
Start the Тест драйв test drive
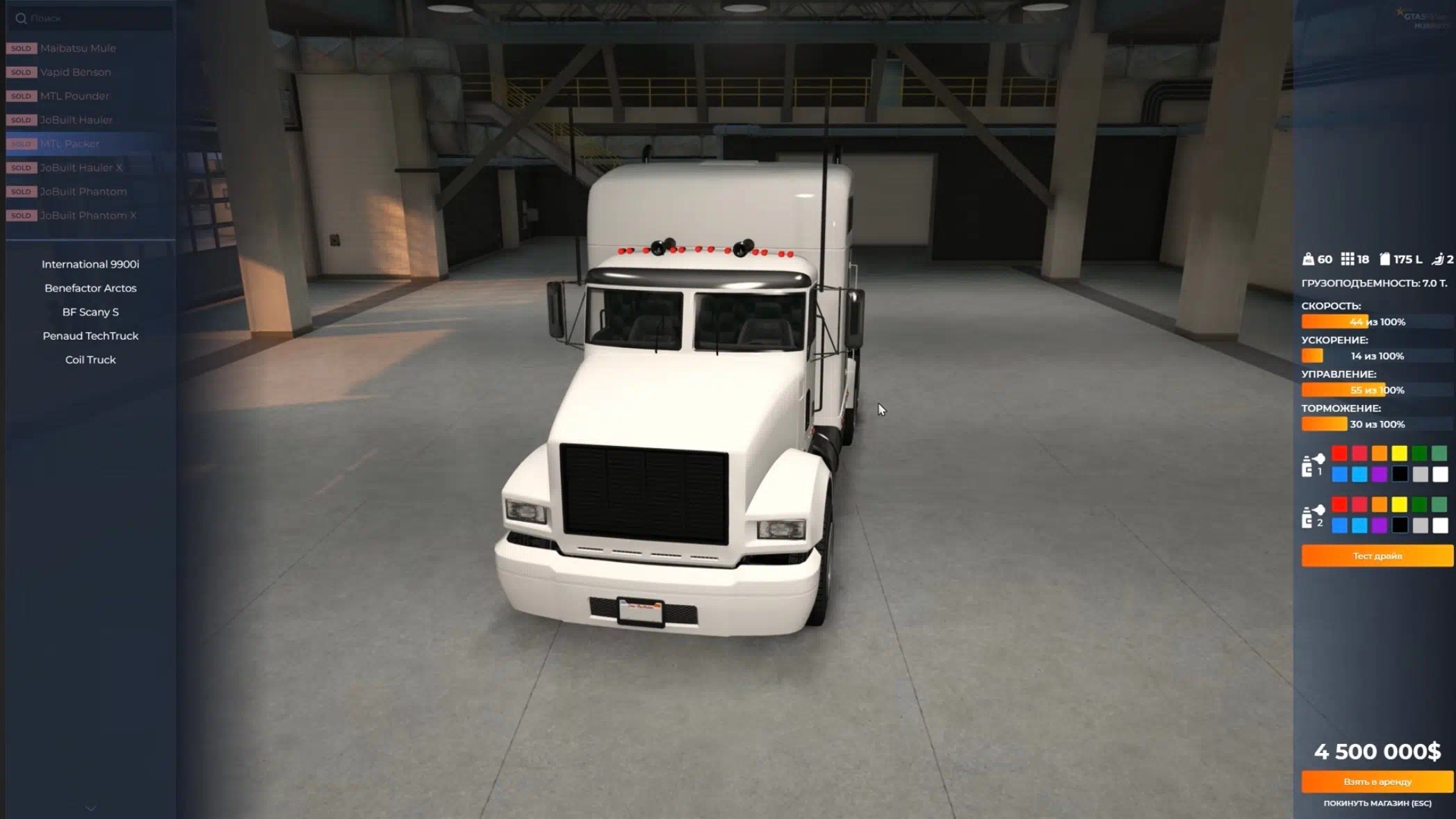point(1377,556)
